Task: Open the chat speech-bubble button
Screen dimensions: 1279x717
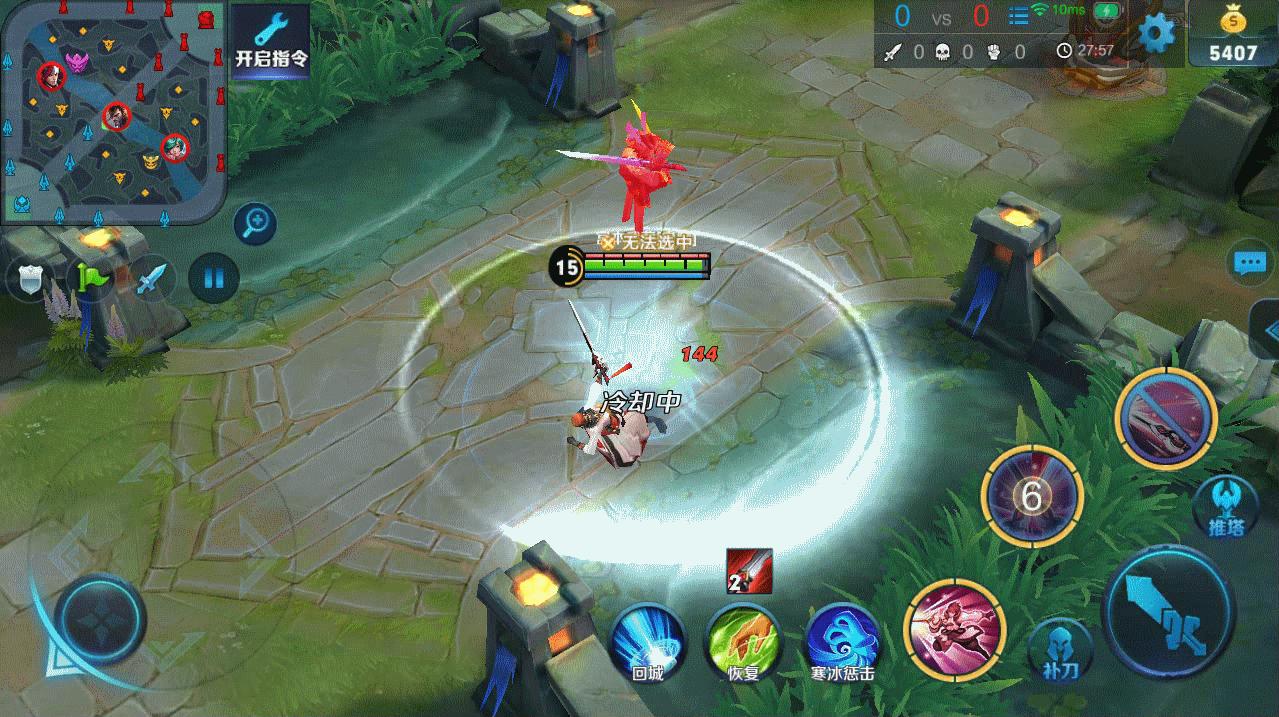Action: (x=1250, y=263)
